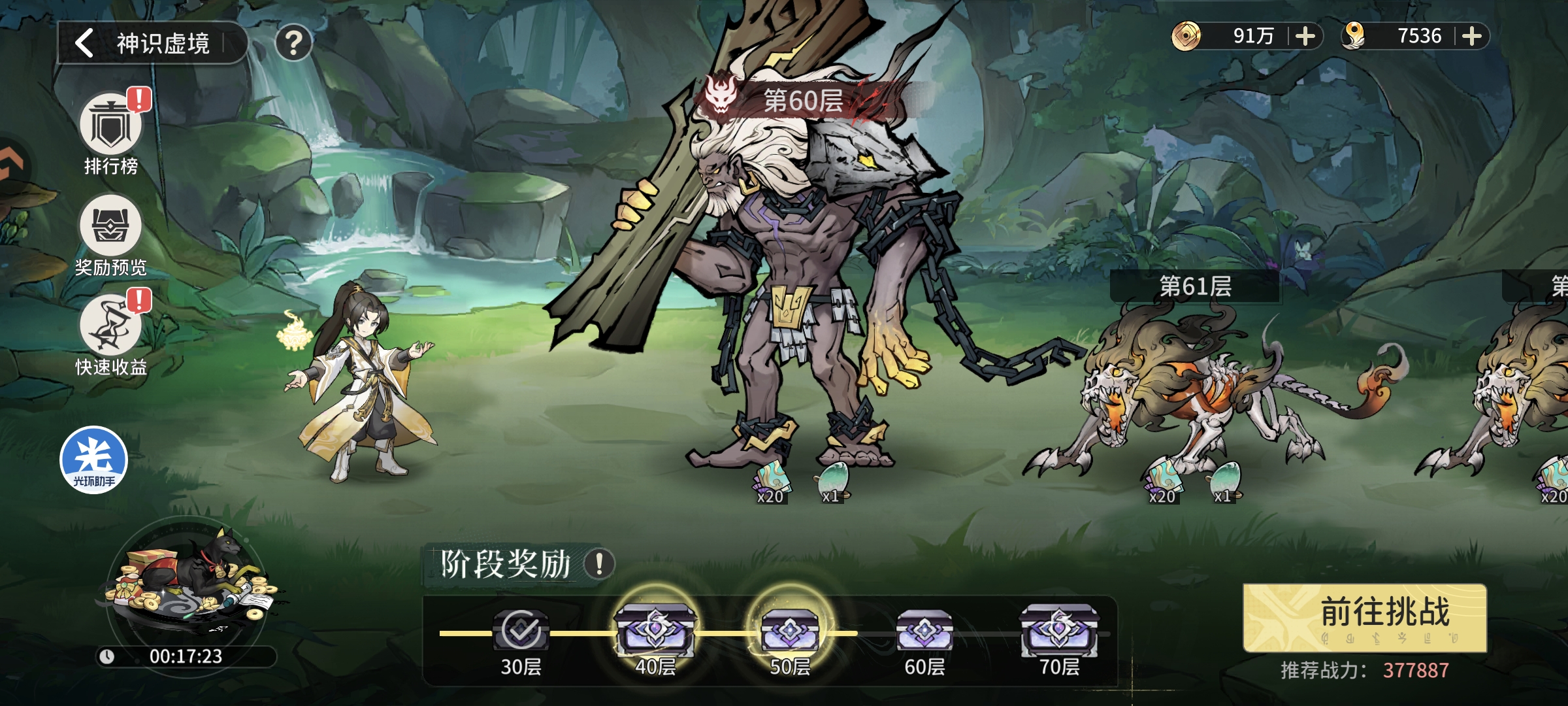The width and height of the screenshot is (1568, 706).
Task: Show the 奖励预览 reward preview
Action: point(110,226)
